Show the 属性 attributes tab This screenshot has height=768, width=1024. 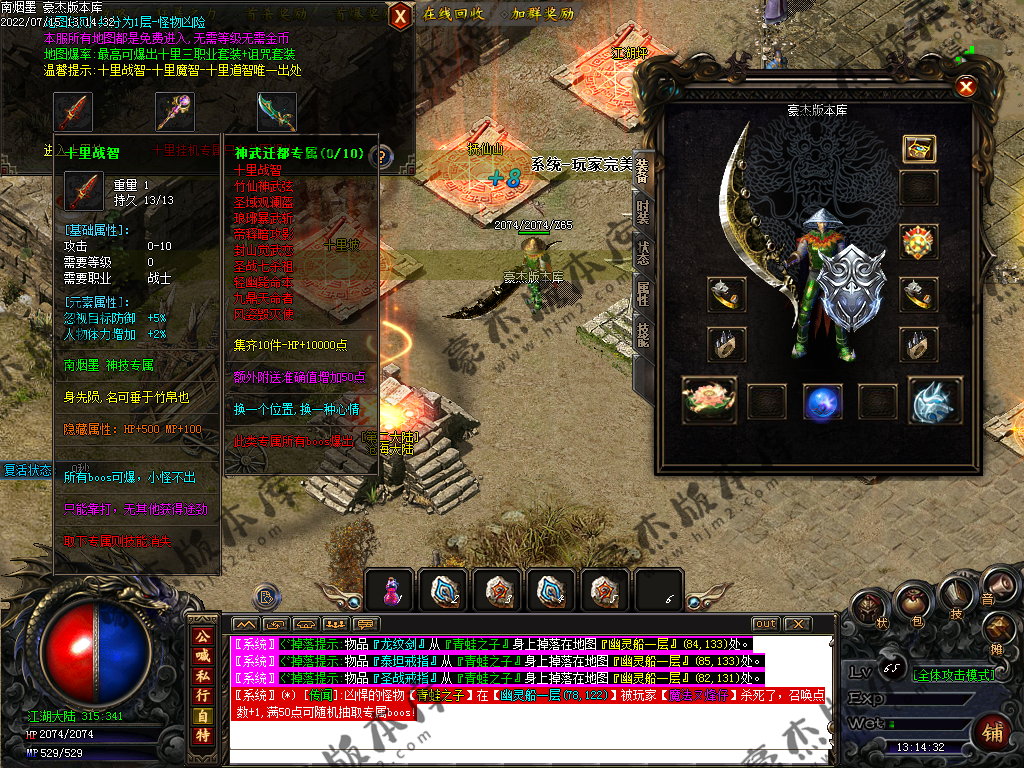point(643,293)
